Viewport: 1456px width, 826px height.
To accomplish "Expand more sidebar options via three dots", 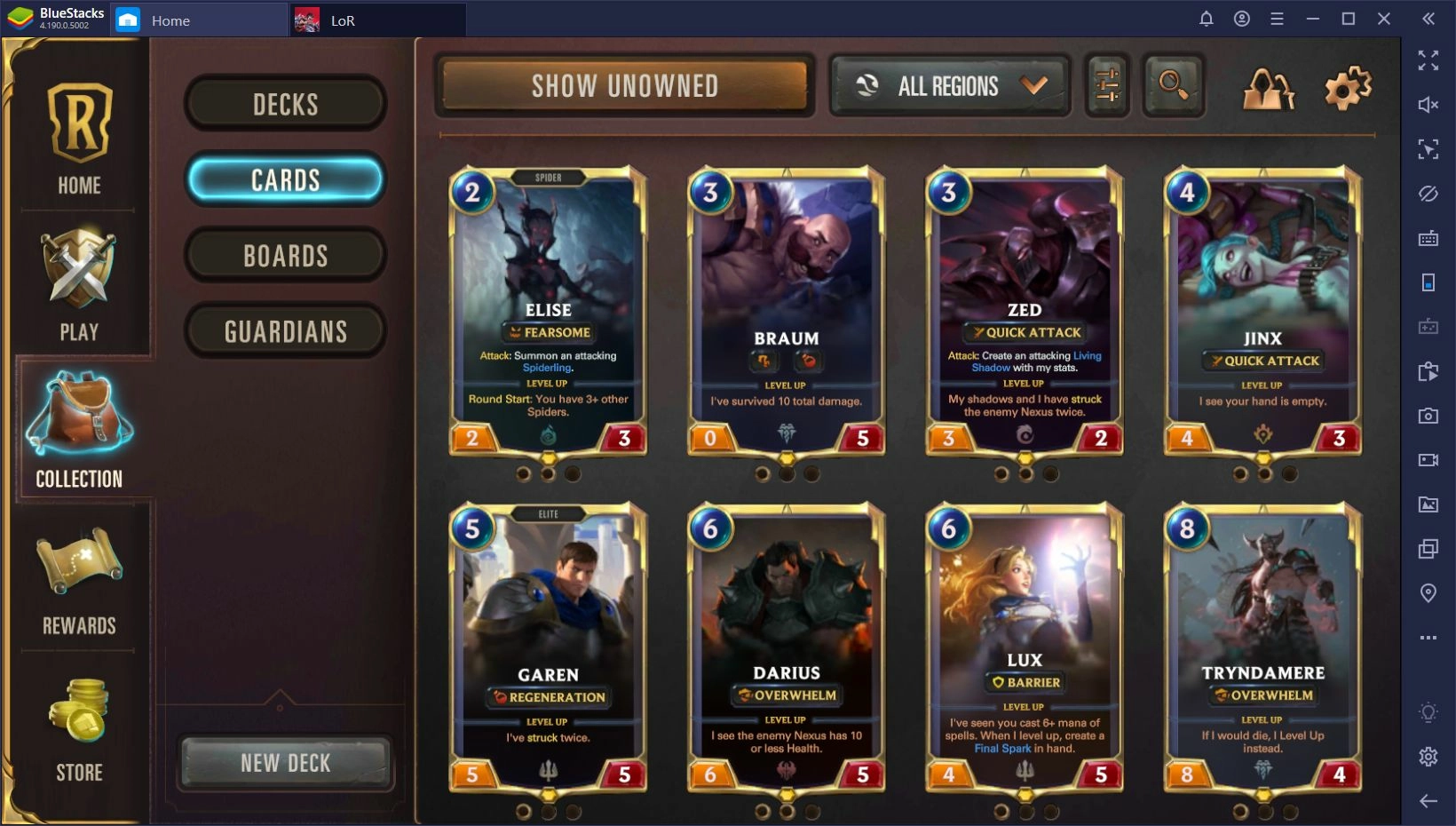I will (1428, 637).
